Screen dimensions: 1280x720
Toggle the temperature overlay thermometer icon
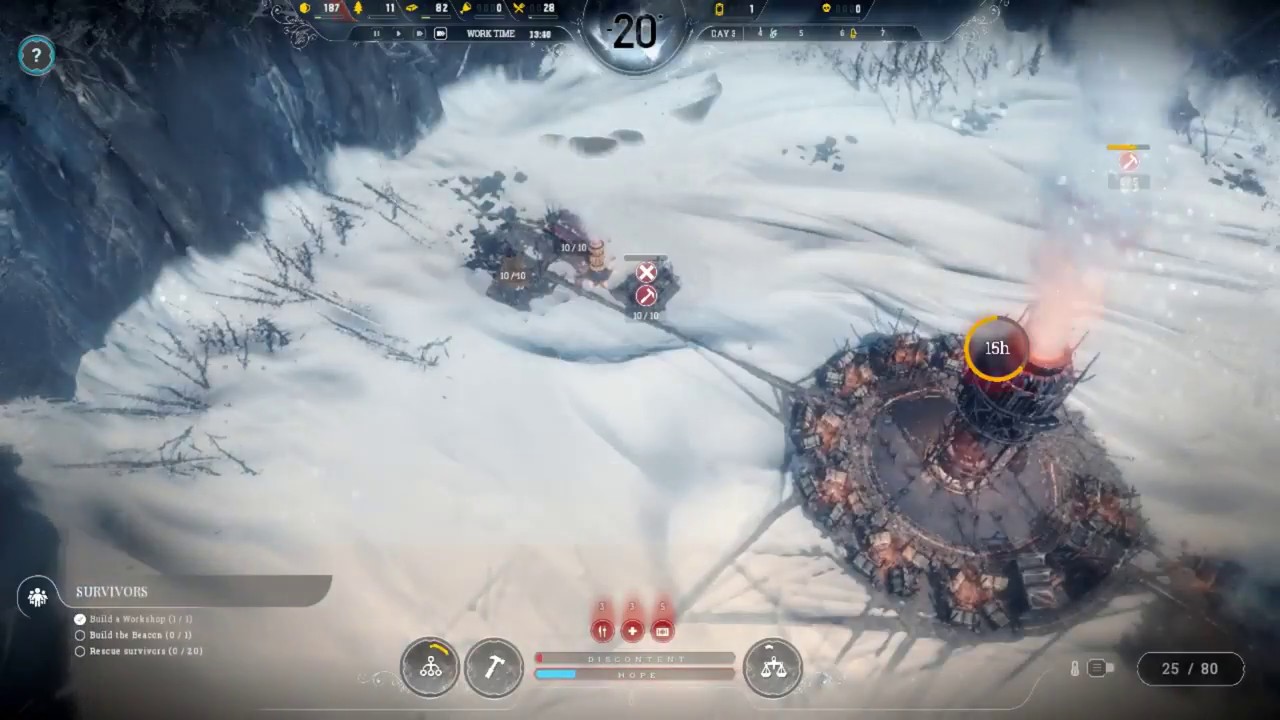click(x=1075, y=668)
